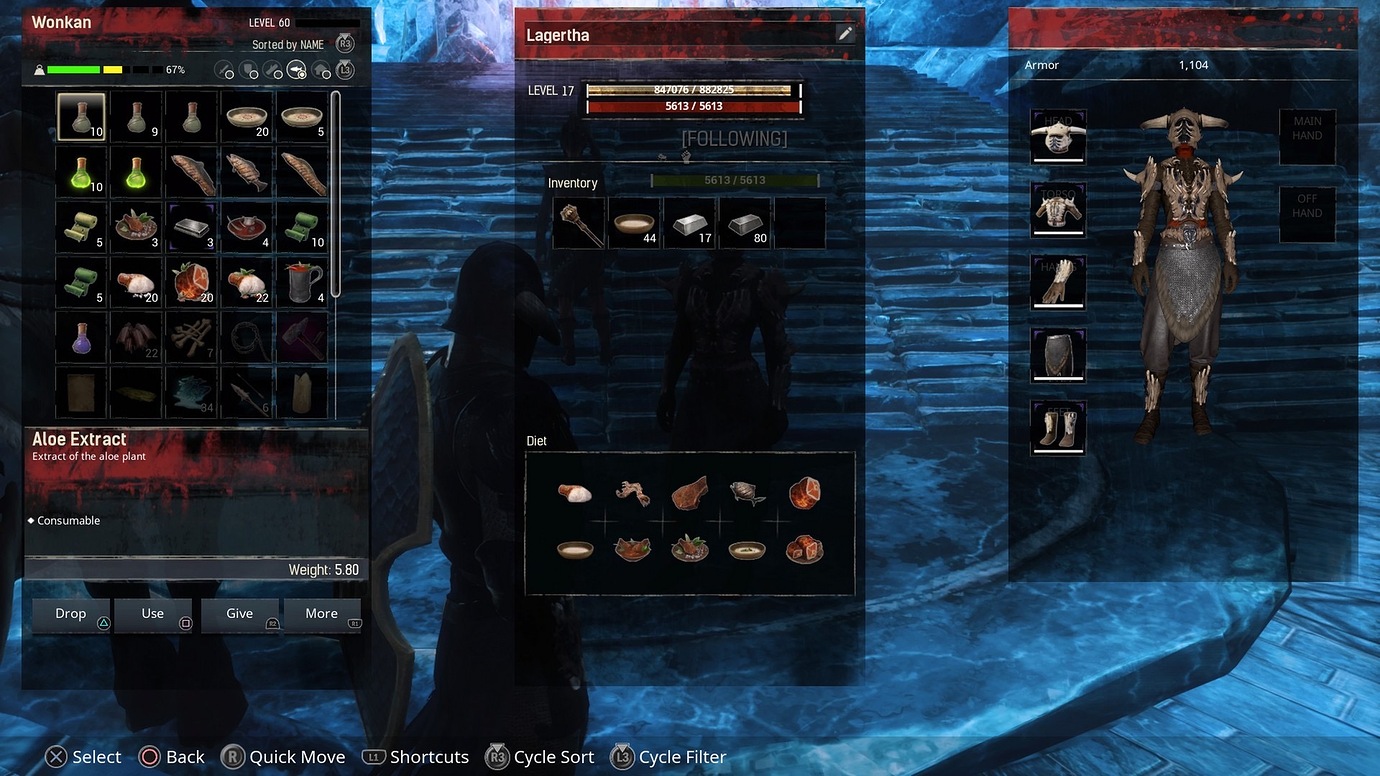Viewport: 1380px width, 776px height.
Task: Click the fish food filter icon
Action: pos(297,70)
